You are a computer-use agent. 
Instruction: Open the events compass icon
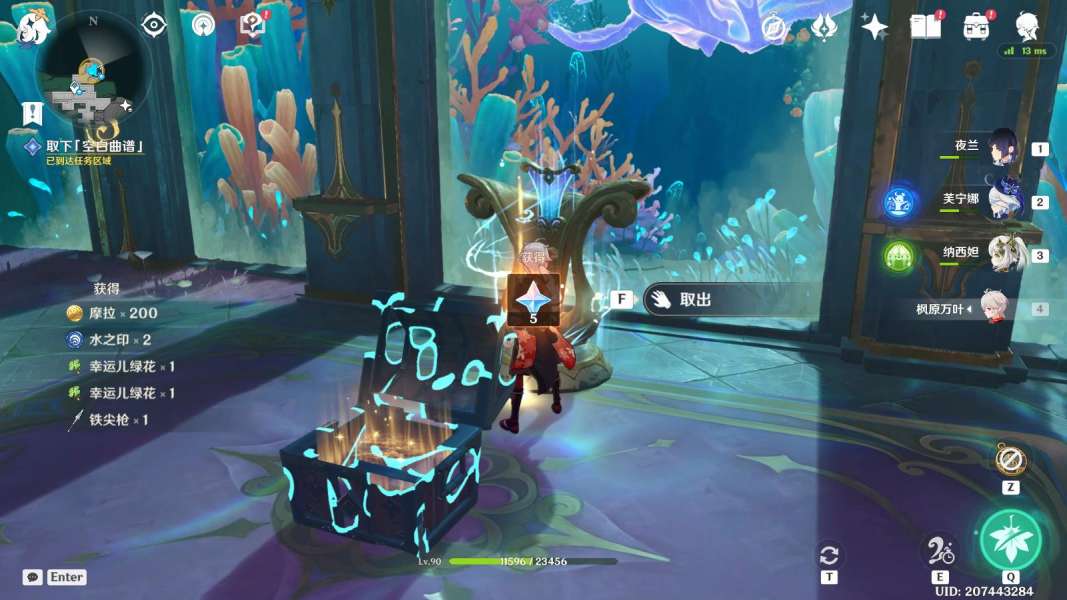[772, 27]
